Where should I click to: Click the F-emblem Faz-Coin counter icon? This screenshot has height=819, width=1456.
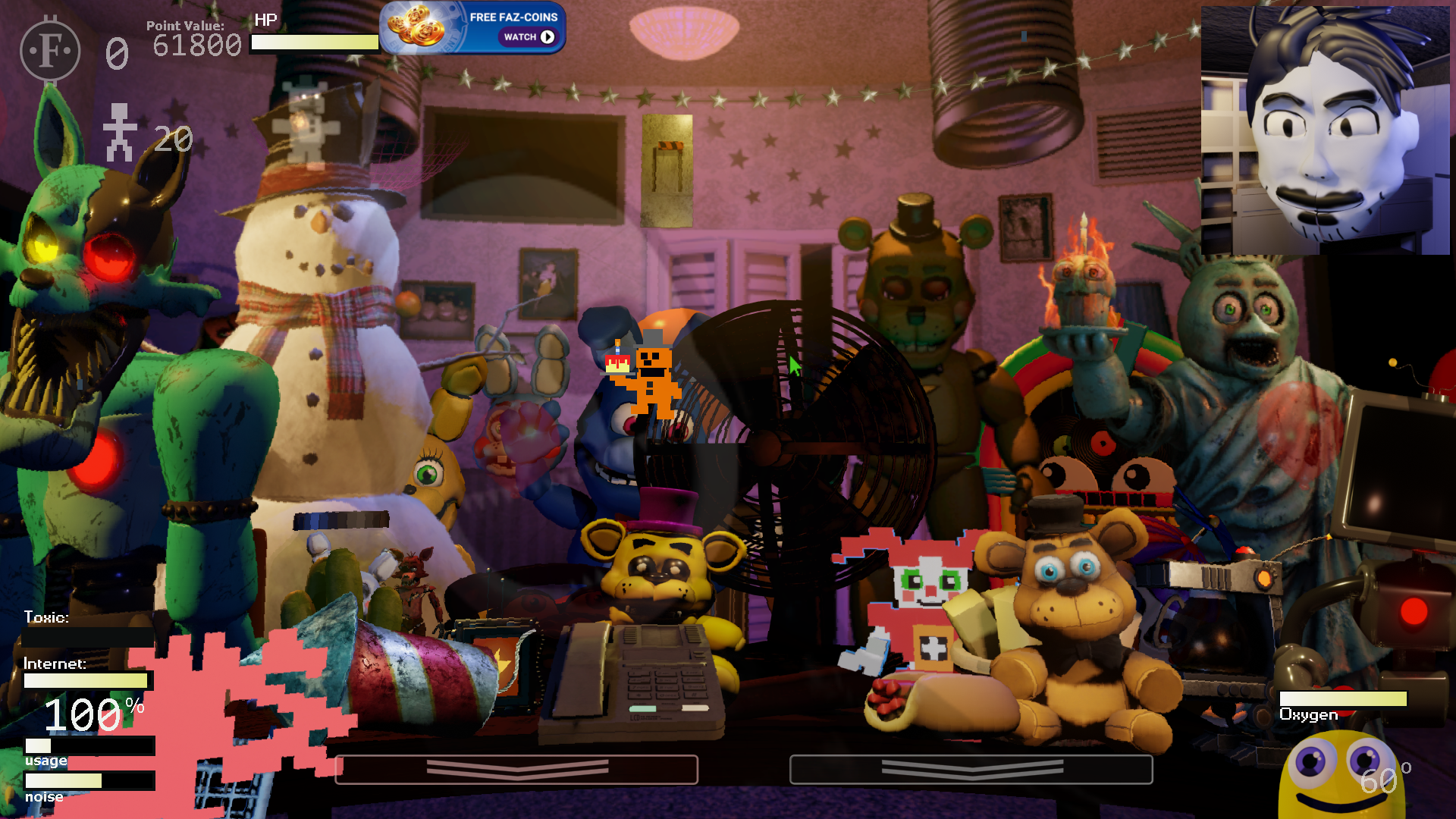pos(50,50)
